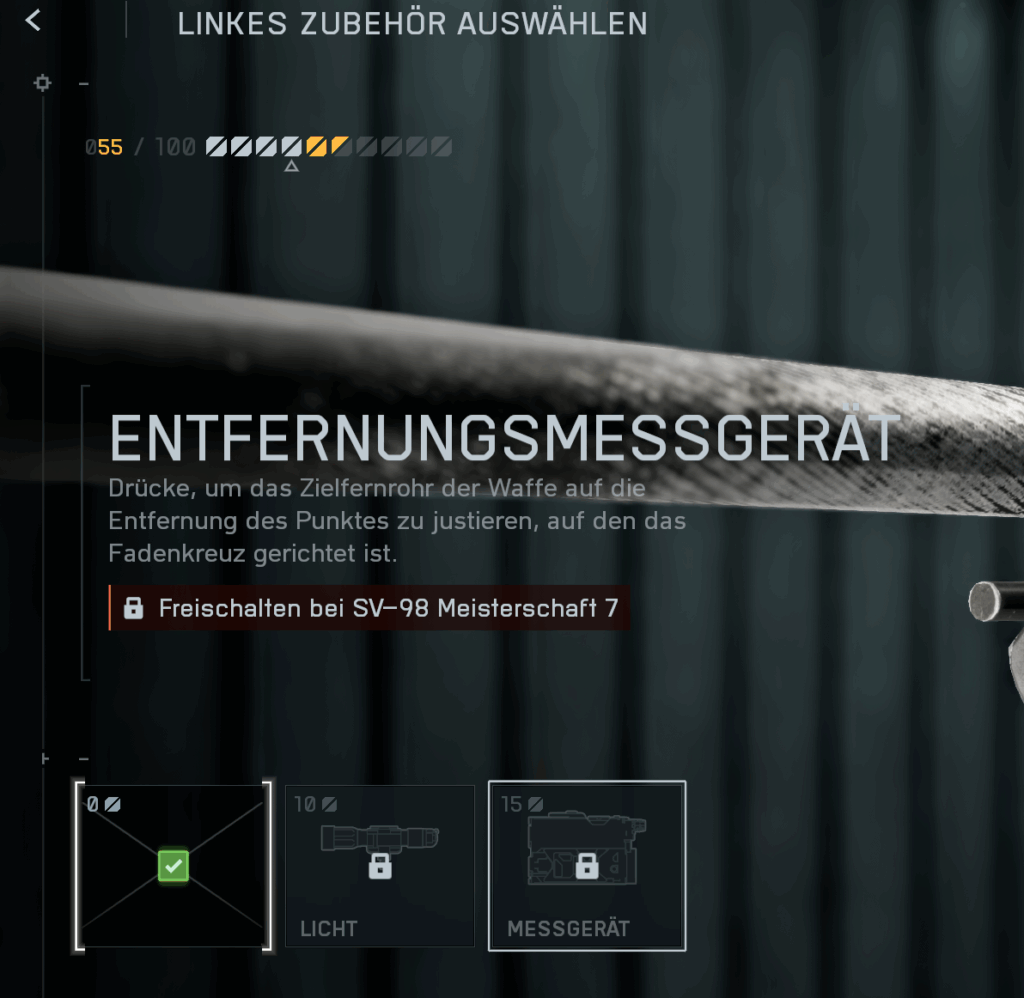The height and width of the screenshot is (998, 1024).
Task: Select the locked Messgerät attachment
Action: [587, 866]
